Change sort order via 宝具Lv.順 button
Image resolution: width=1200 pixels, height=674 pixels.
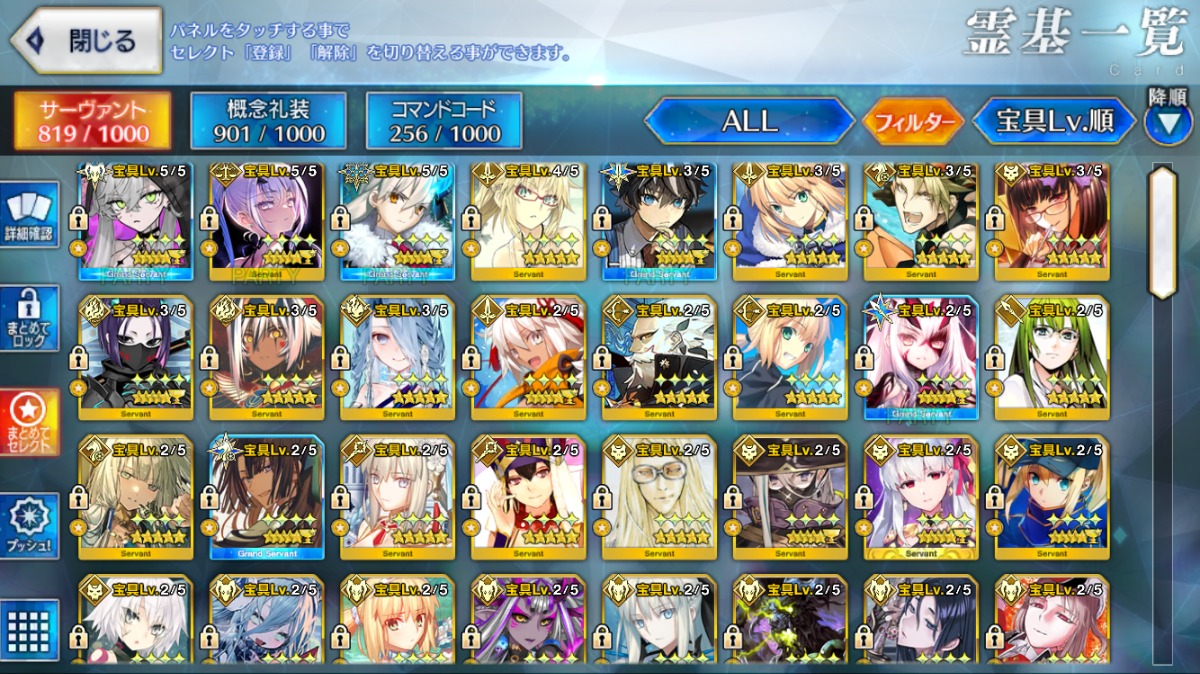[1054, 122]
